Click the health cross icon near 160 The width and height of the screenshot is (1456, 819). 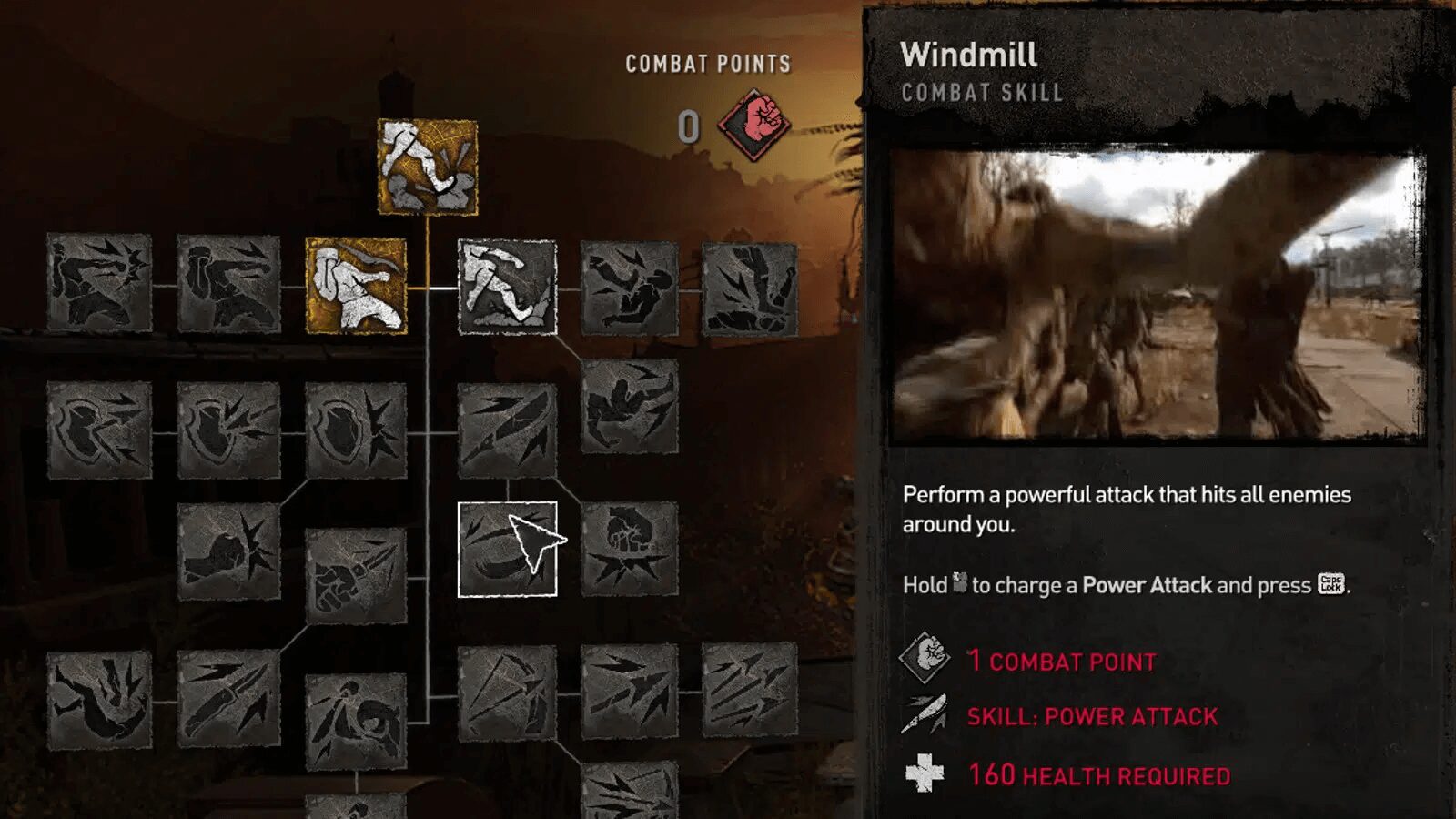pyautogui.click(x=925, y=775)
